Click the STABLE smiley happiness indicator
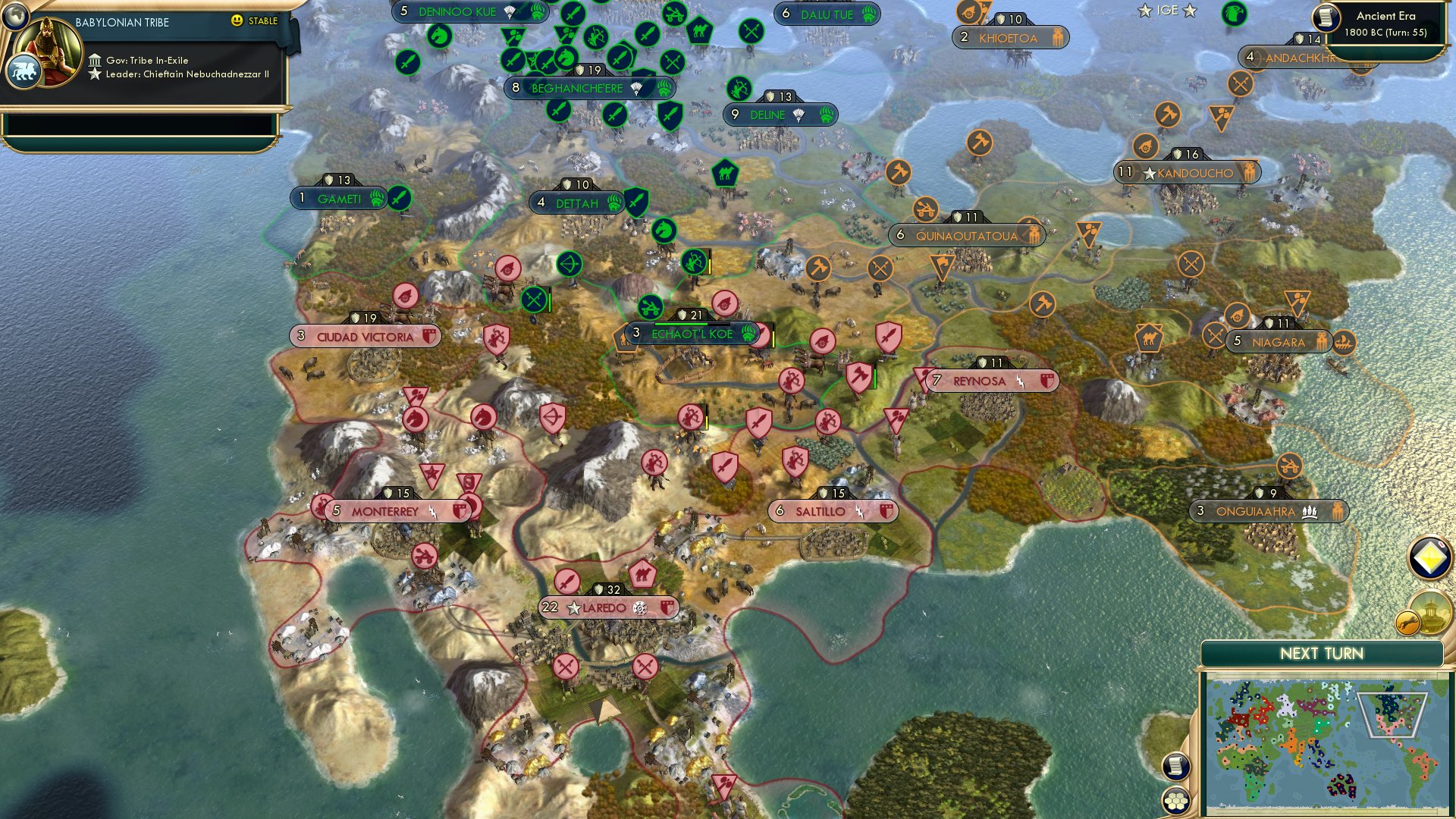 (x=237, y=21)
